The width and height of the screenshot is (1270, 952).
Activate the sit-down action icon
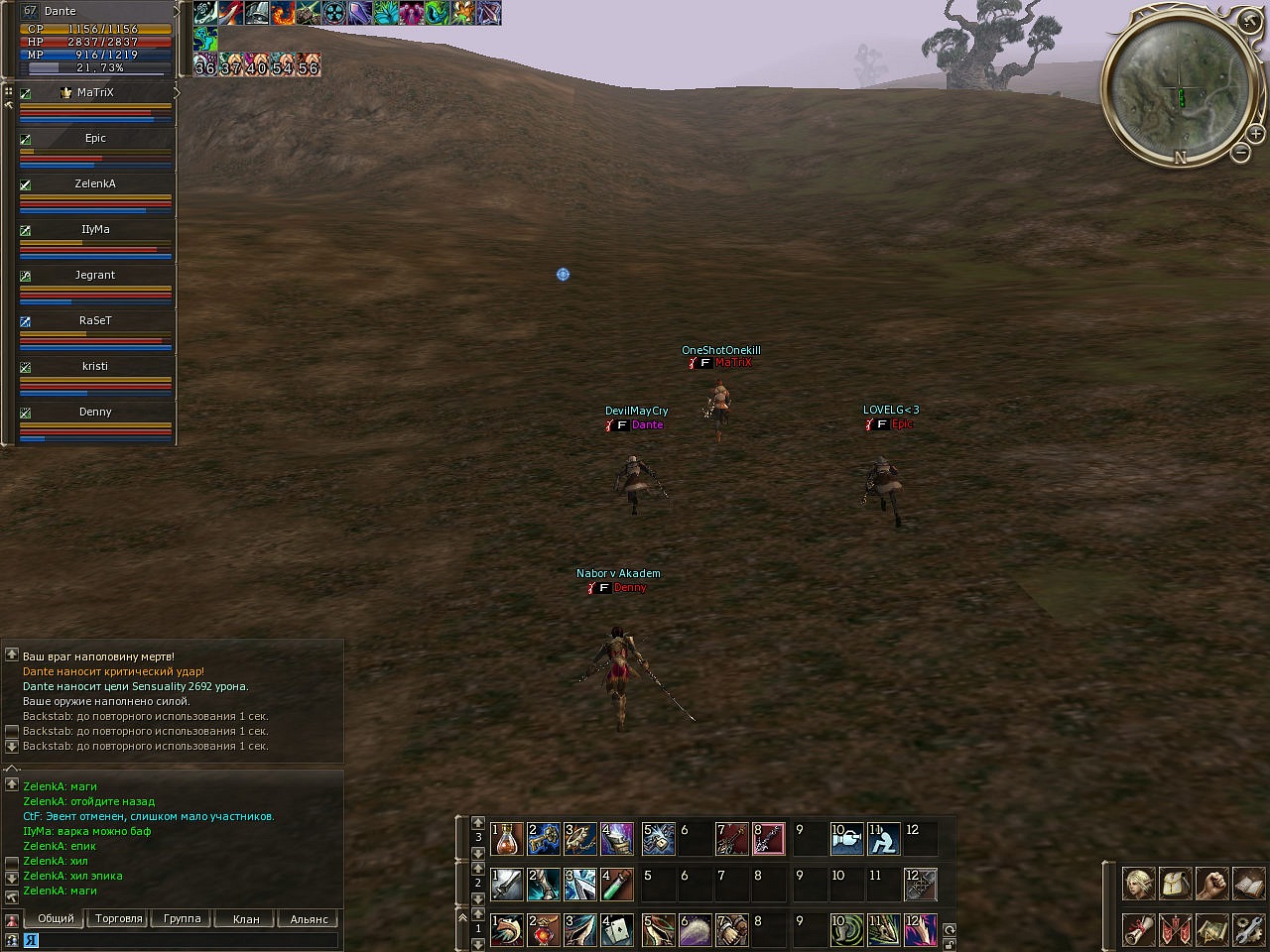883,839
